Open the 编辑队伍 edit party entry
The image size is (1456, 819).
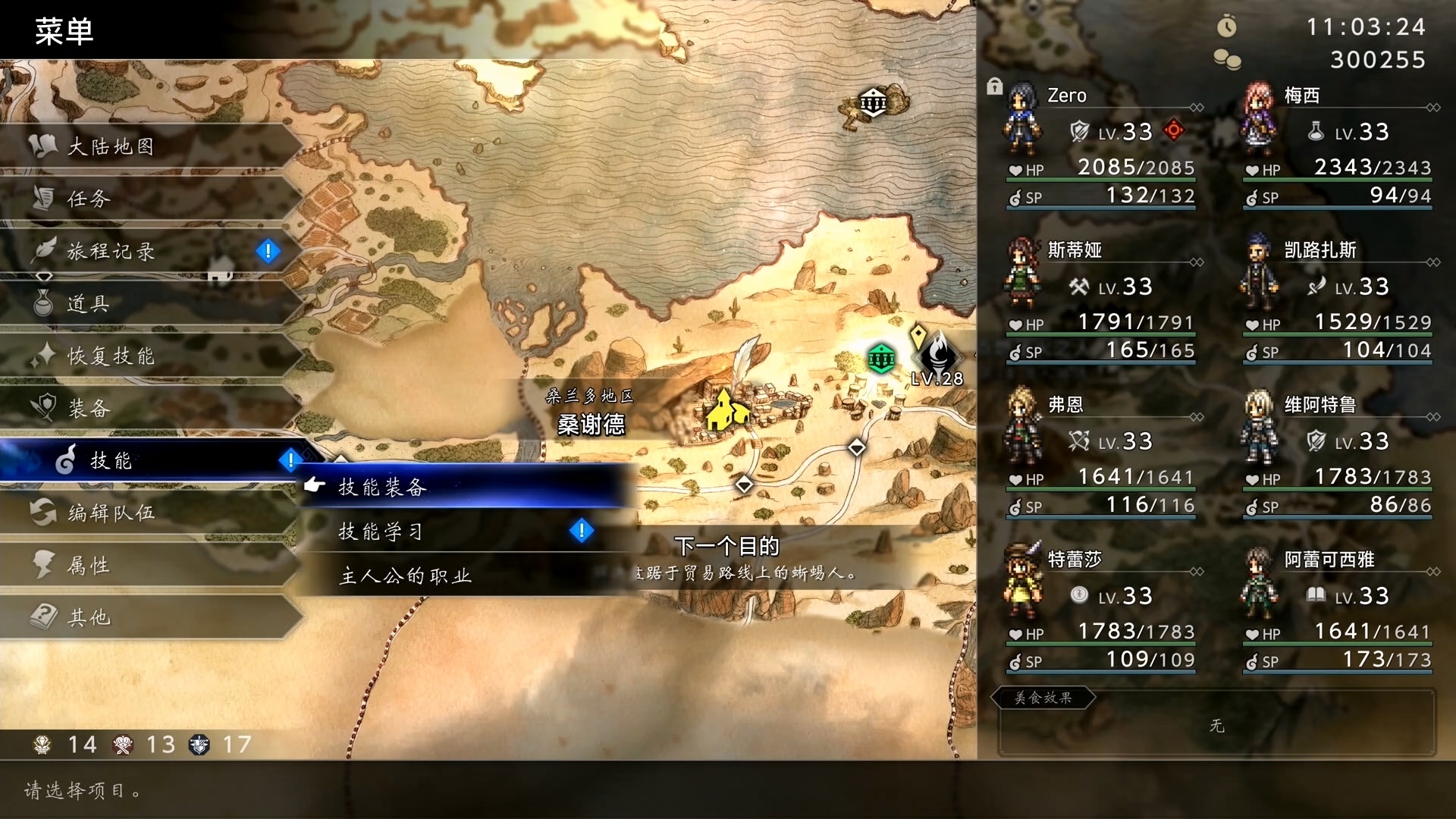tap(111, 513)
